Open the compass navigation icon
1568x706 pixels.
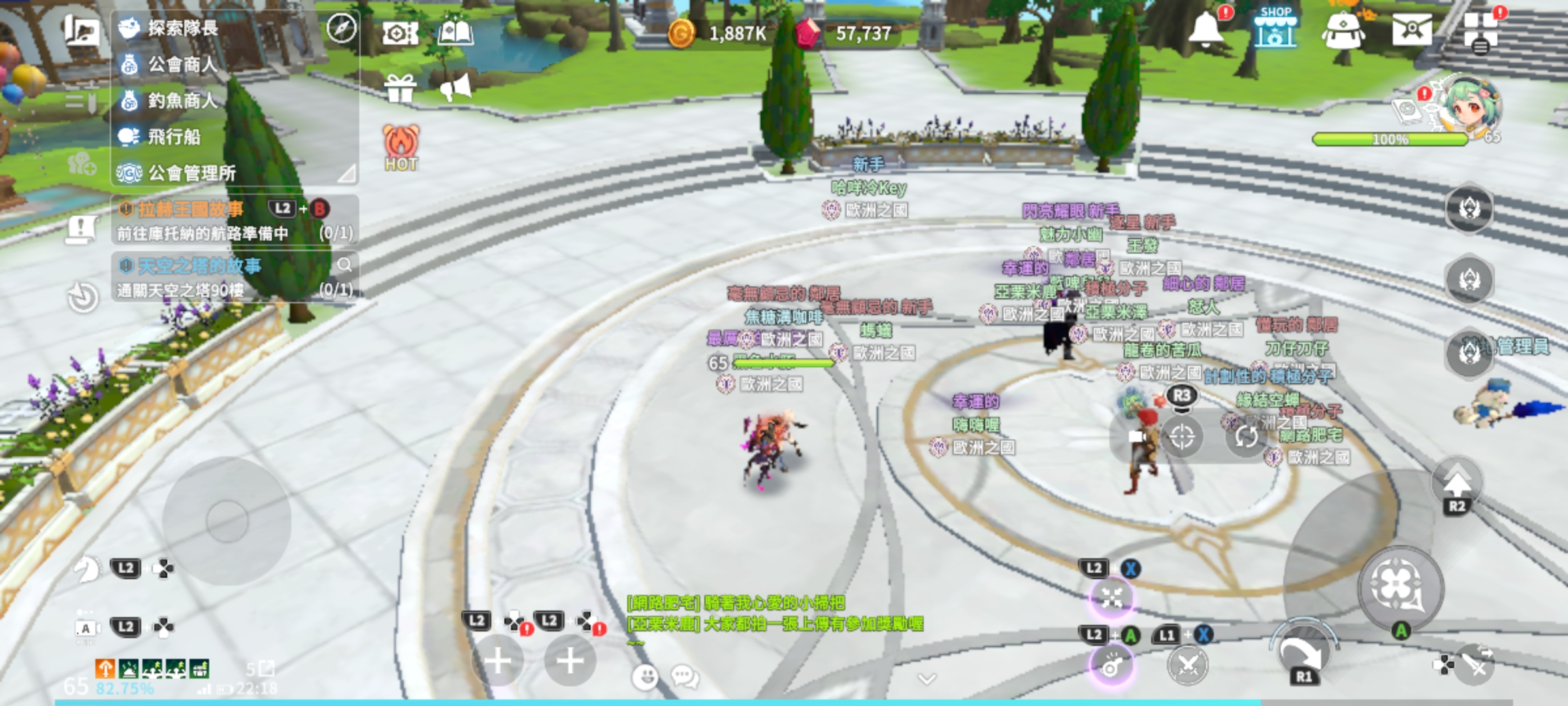pos(341,28)
